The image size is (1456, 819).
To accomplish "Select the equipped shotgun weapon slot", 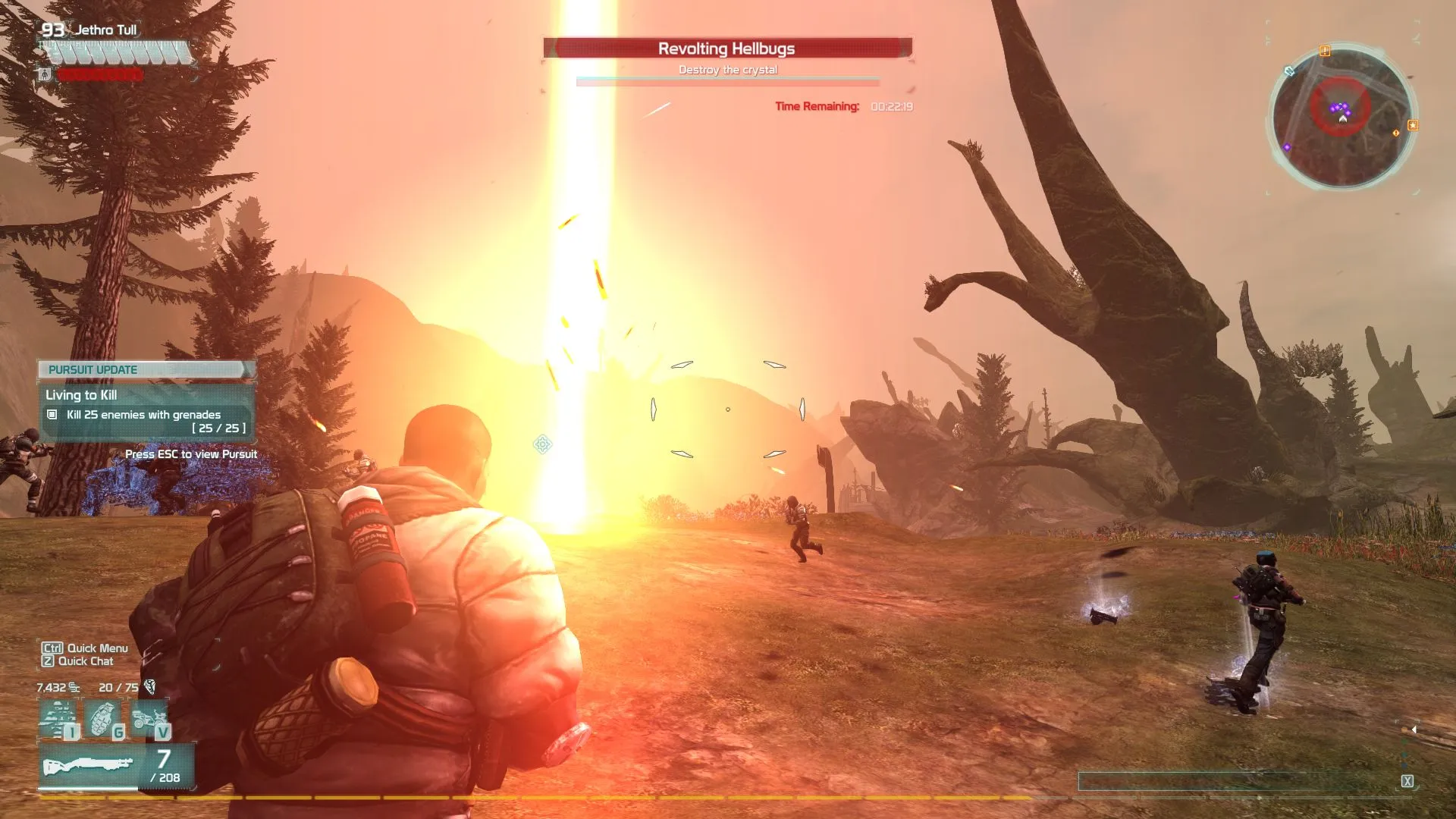I will (x=89, y=766).
